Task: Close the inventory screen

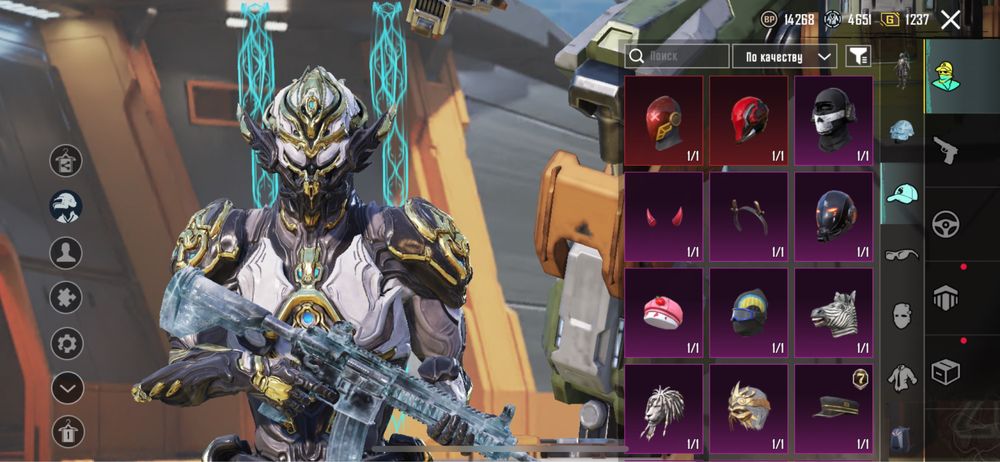Action: pos(950,19)
